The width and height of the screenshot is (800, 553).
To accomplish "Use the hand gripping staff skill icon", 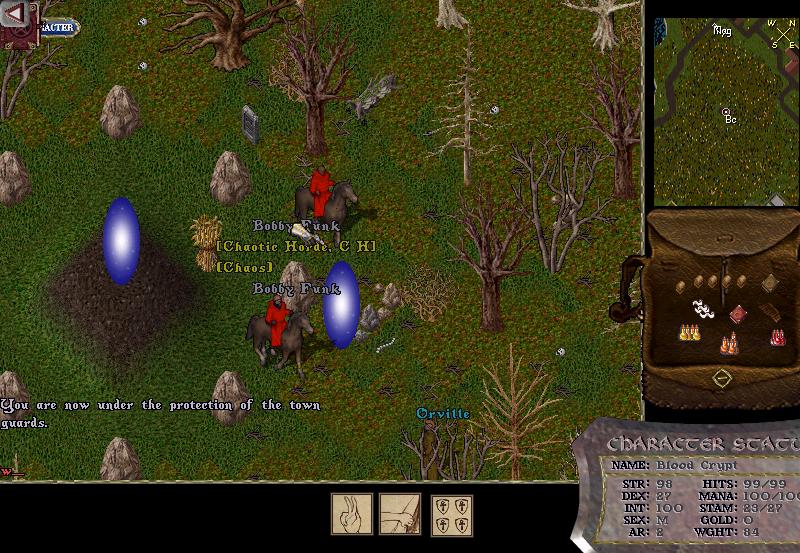I will [x=399, y=514].
